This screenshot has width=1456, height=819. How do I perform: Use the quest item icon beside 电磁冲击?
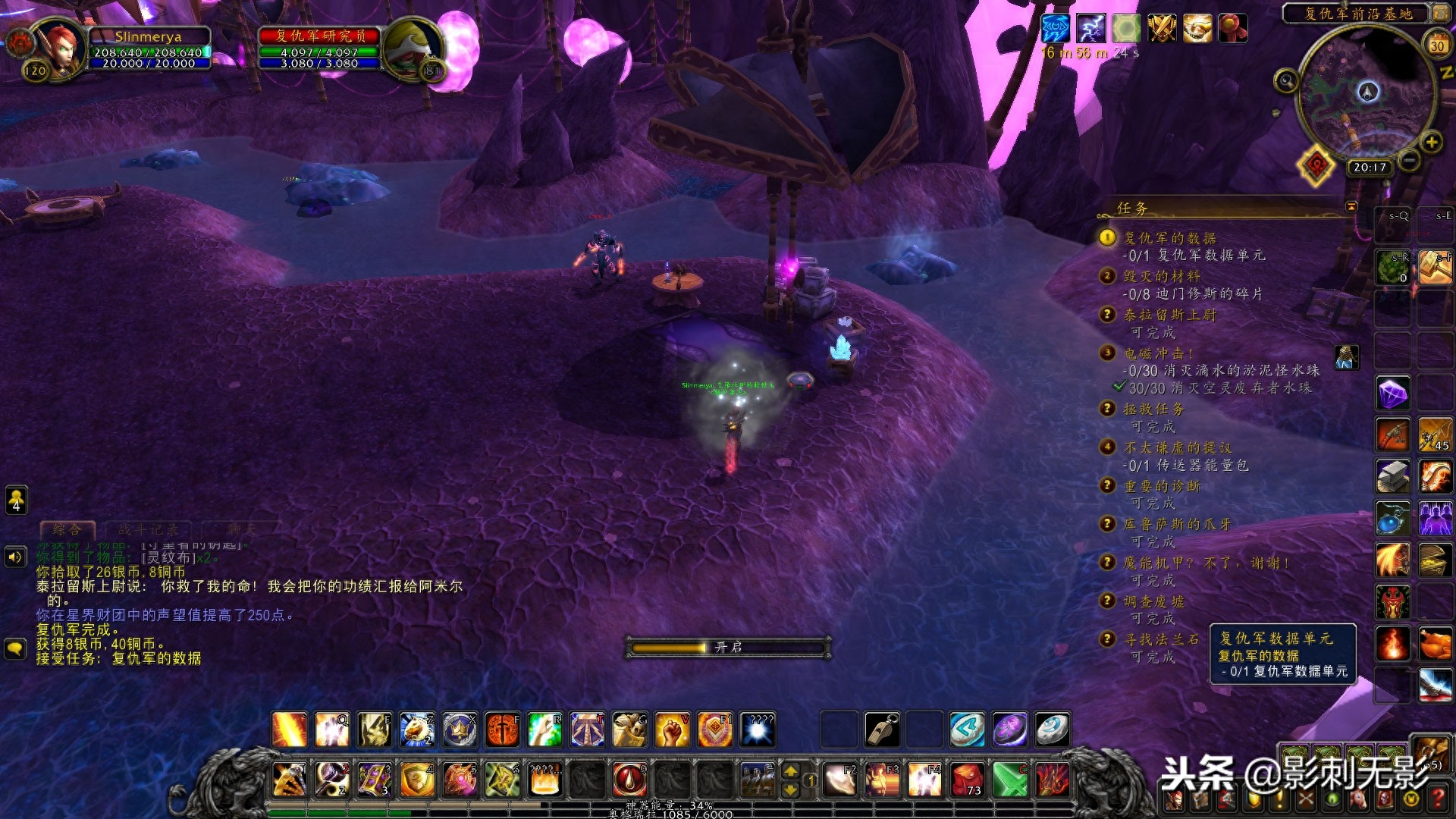click(x=1347, y=357)
